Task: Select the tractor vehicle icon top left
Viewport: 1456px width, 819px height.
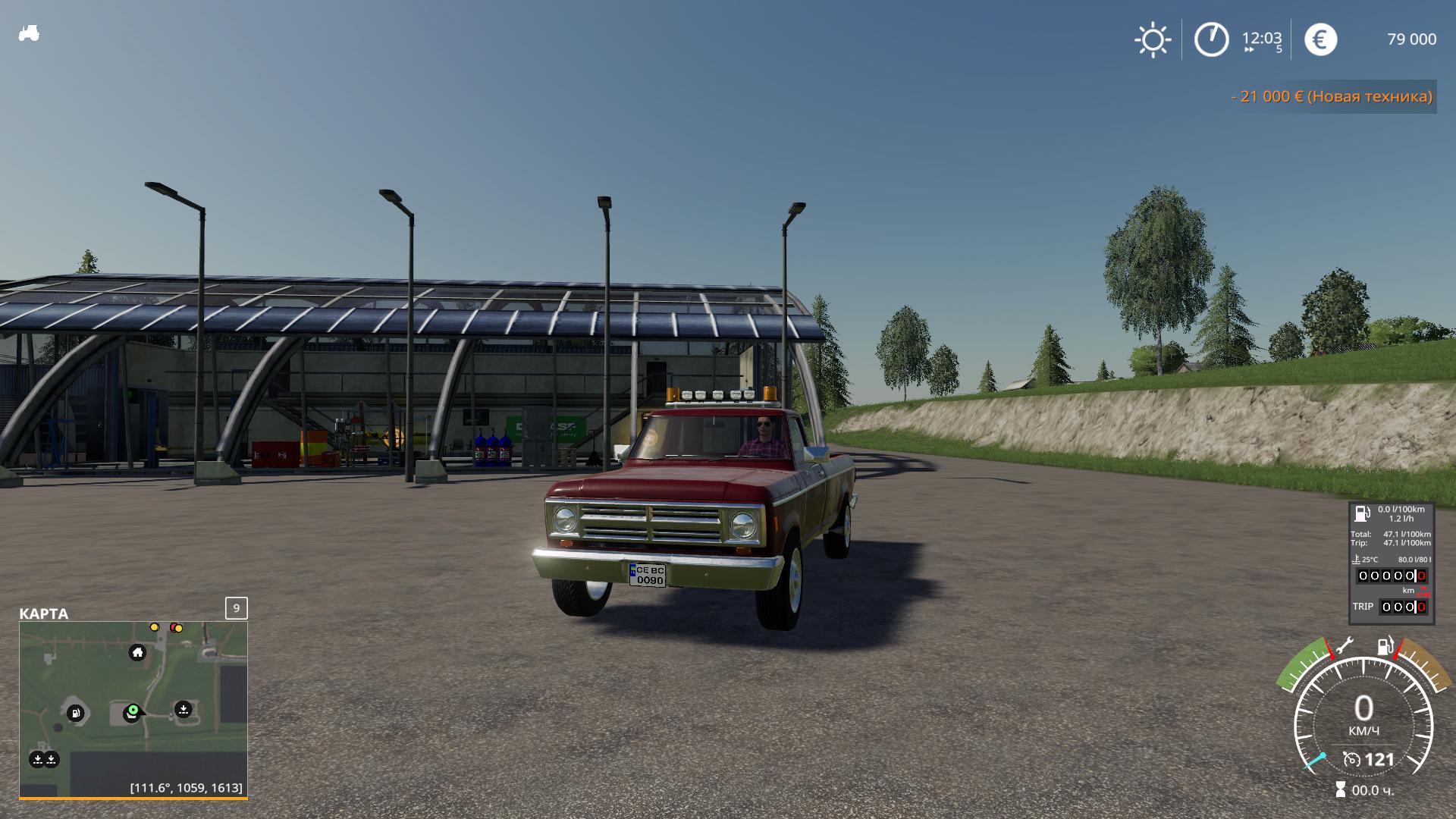Action: 27,33
